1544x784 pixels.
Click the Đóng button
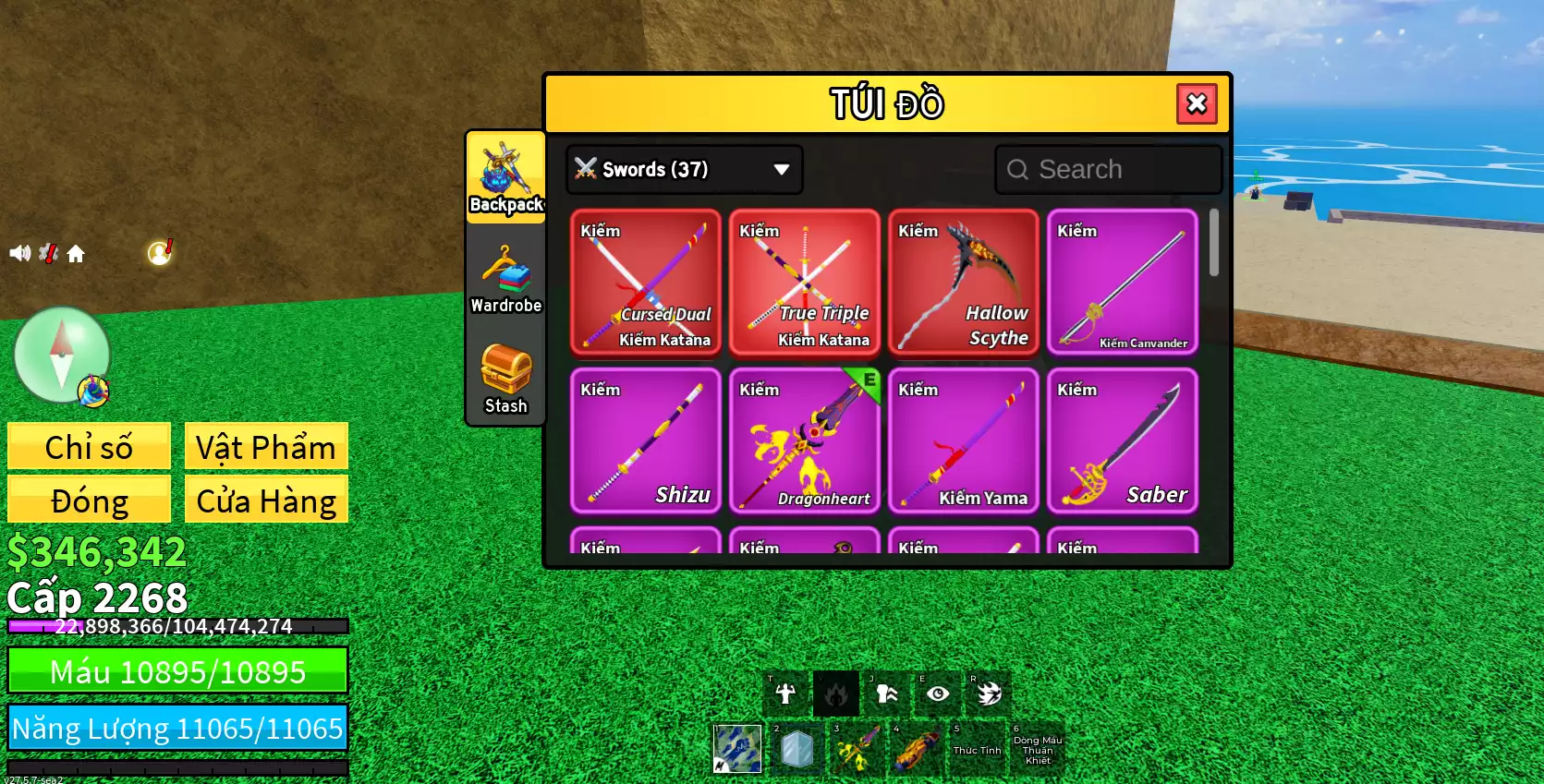(x=89, y=500)
